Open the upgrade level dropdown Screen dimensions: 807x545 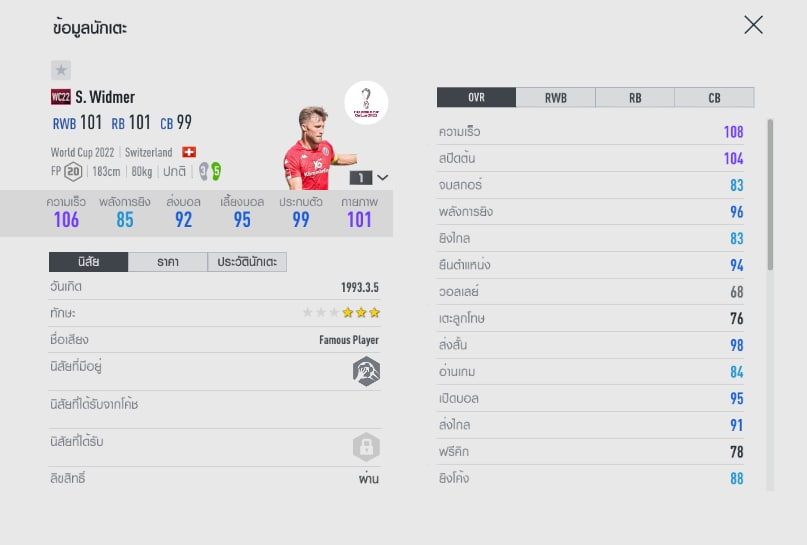[369, 177]
